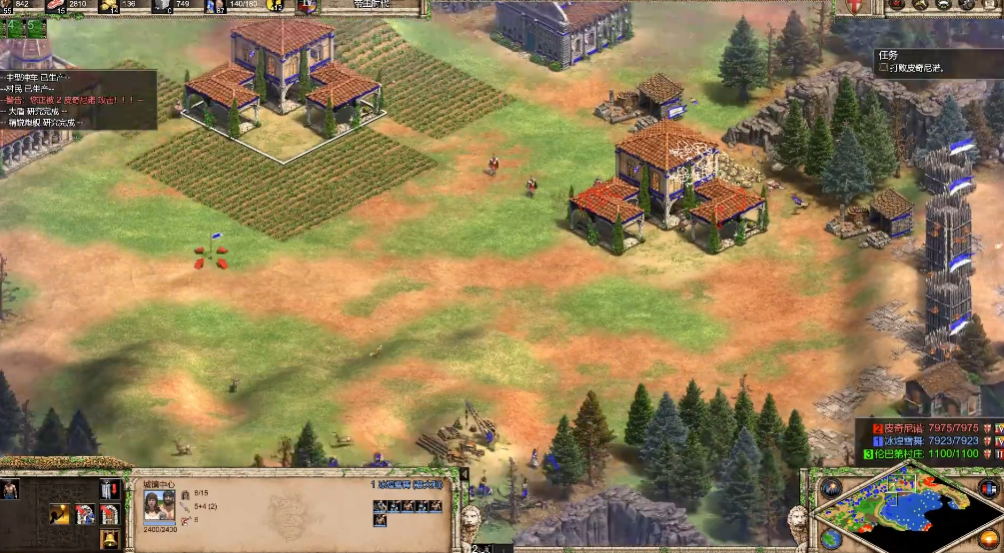The image size is (1004, 553).
Task: Click the idle villager button
Action: point(10,489)
